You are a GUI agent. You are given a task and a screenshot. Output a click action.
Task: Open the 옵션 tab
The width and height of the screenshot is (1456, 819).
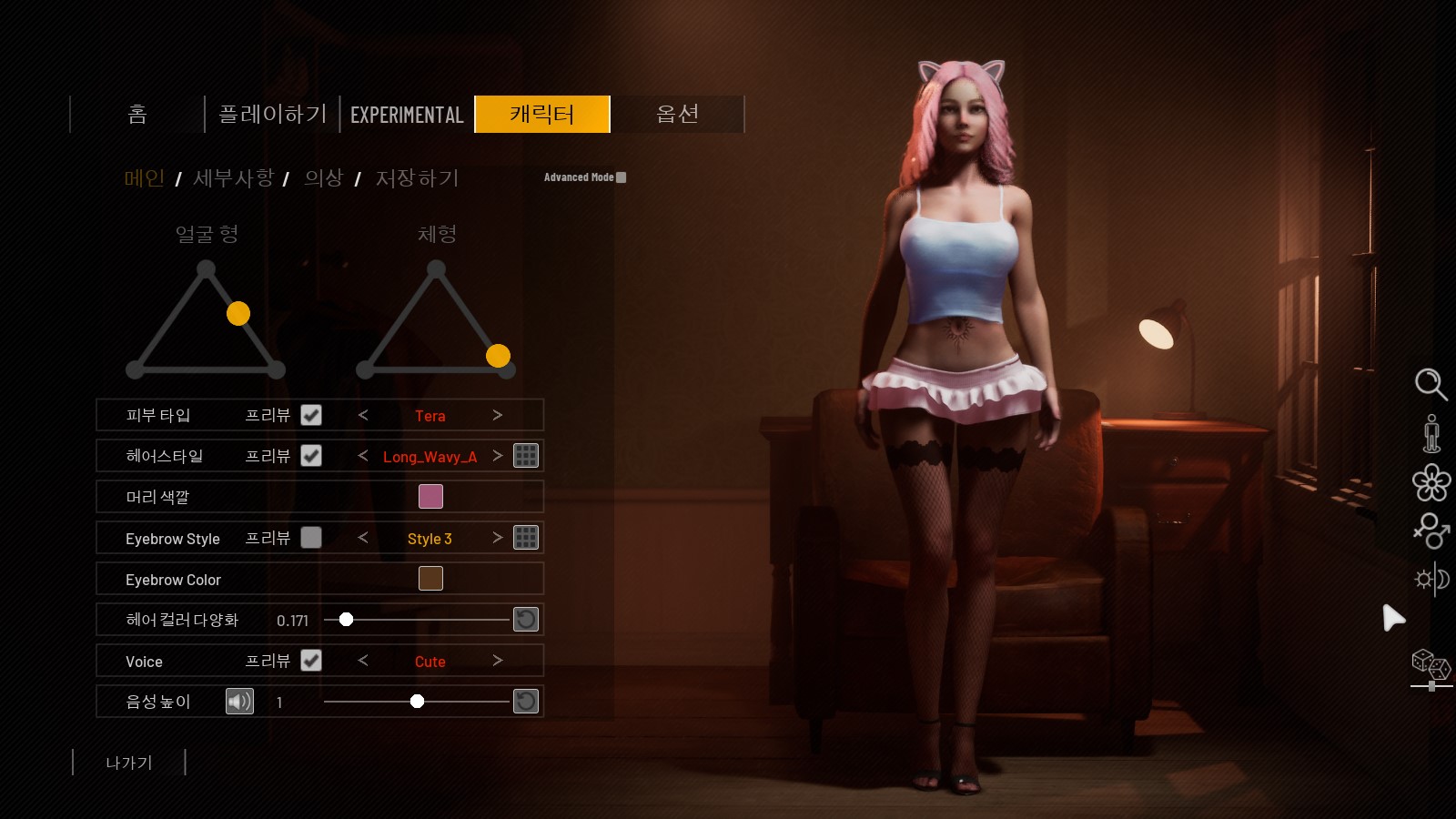tap(677, 115)
